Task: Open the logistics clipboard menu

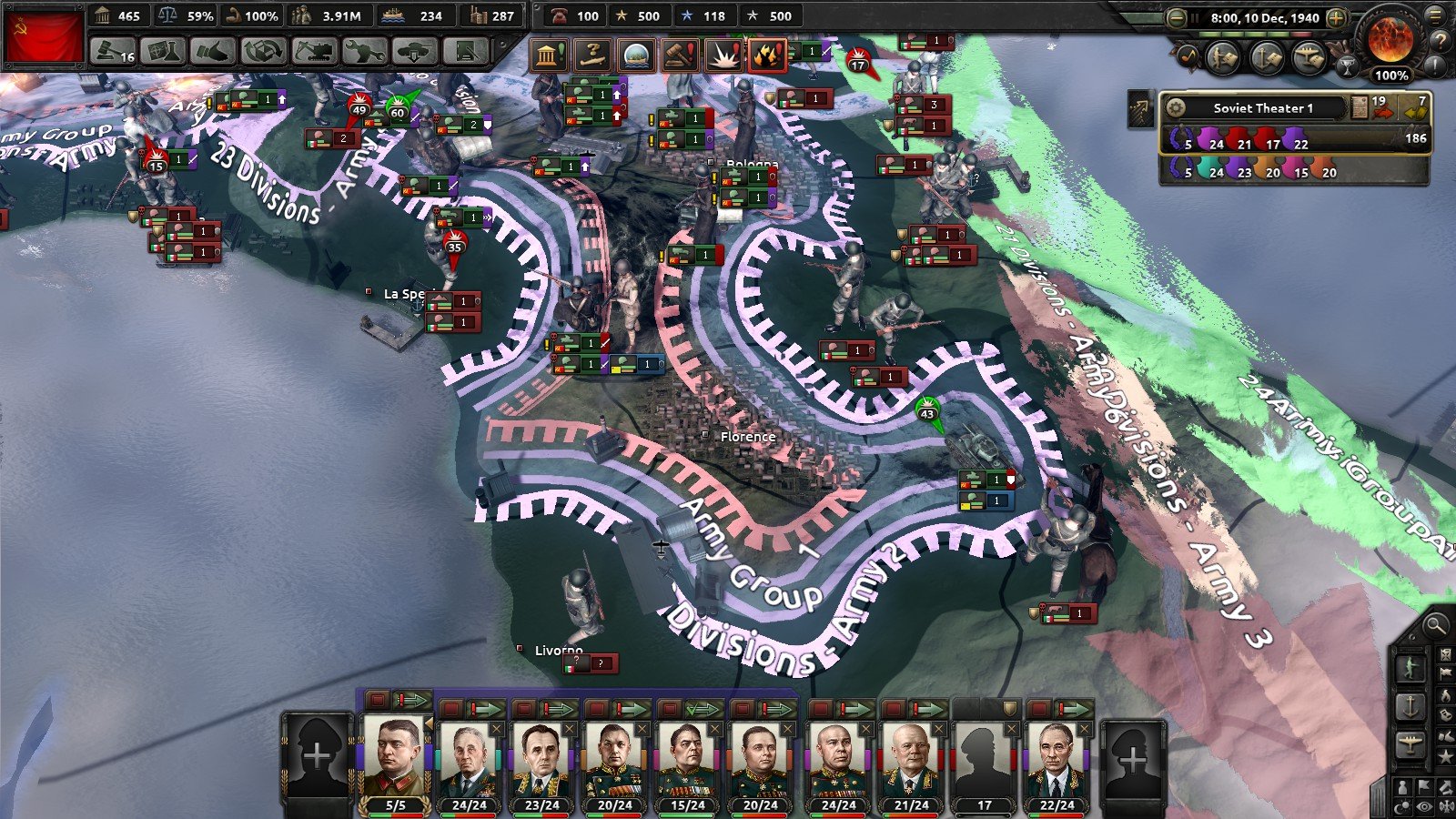Action: tap(465, 52)
